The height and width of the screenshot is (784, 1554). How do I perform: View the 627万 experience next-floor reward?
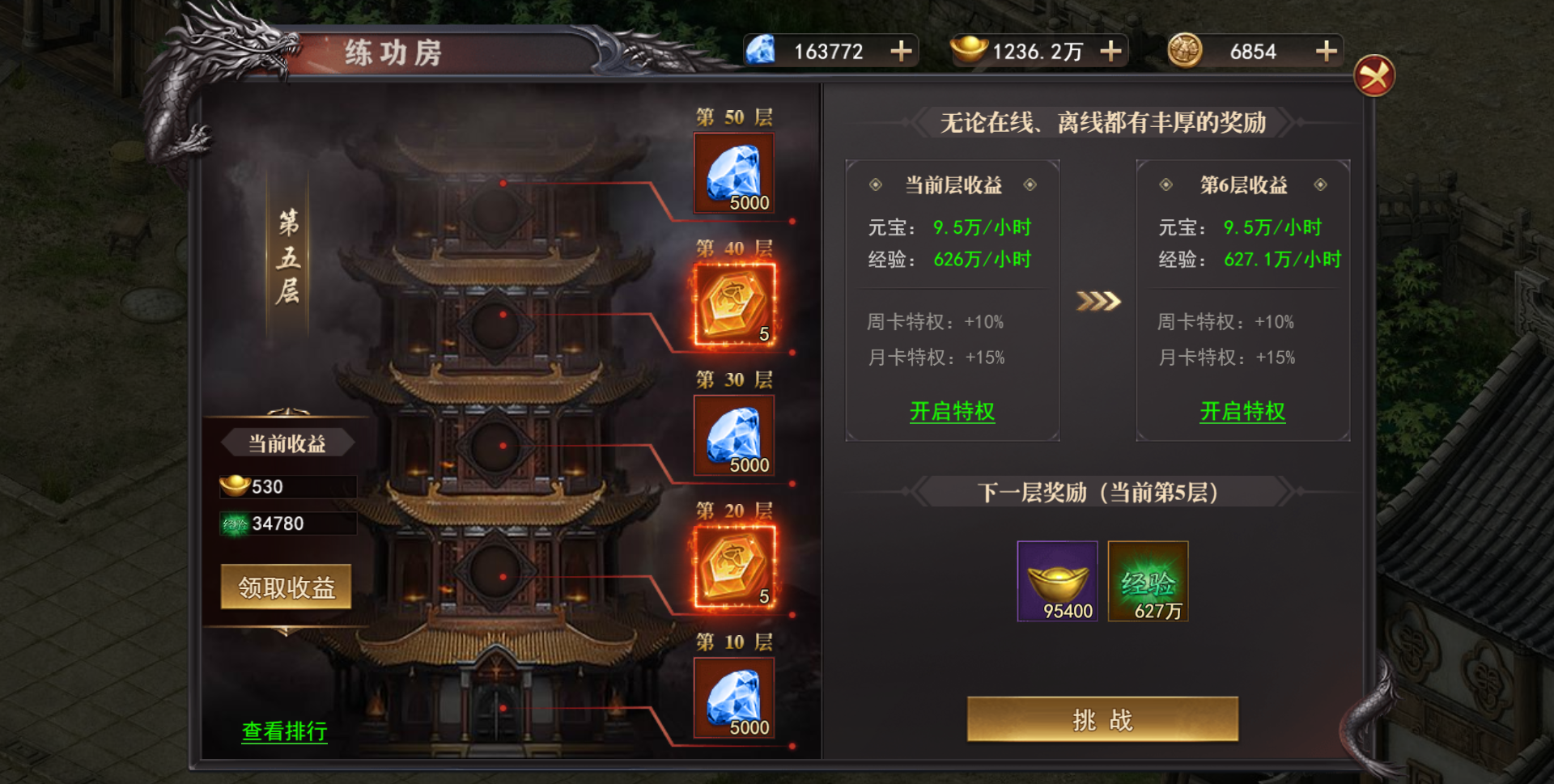pyautogui.click(x=1148, y=582)
